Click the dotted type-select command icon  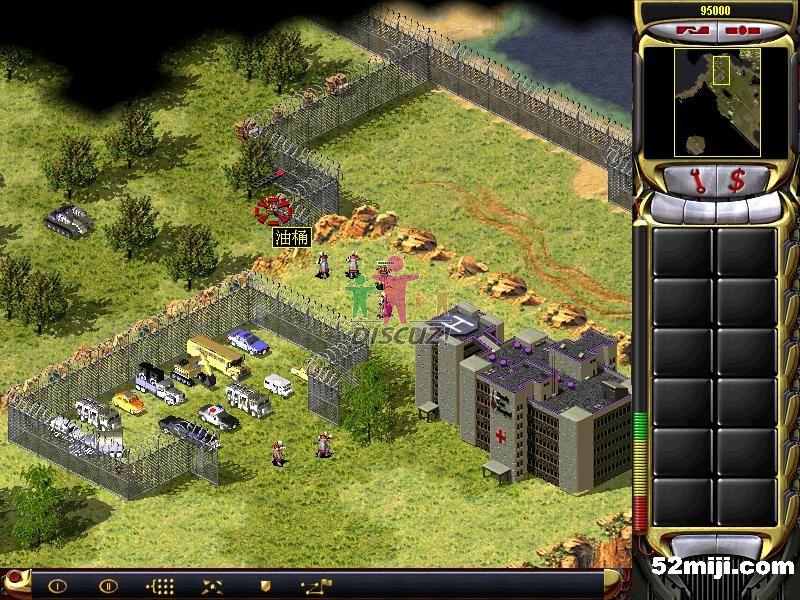[160, 585]
